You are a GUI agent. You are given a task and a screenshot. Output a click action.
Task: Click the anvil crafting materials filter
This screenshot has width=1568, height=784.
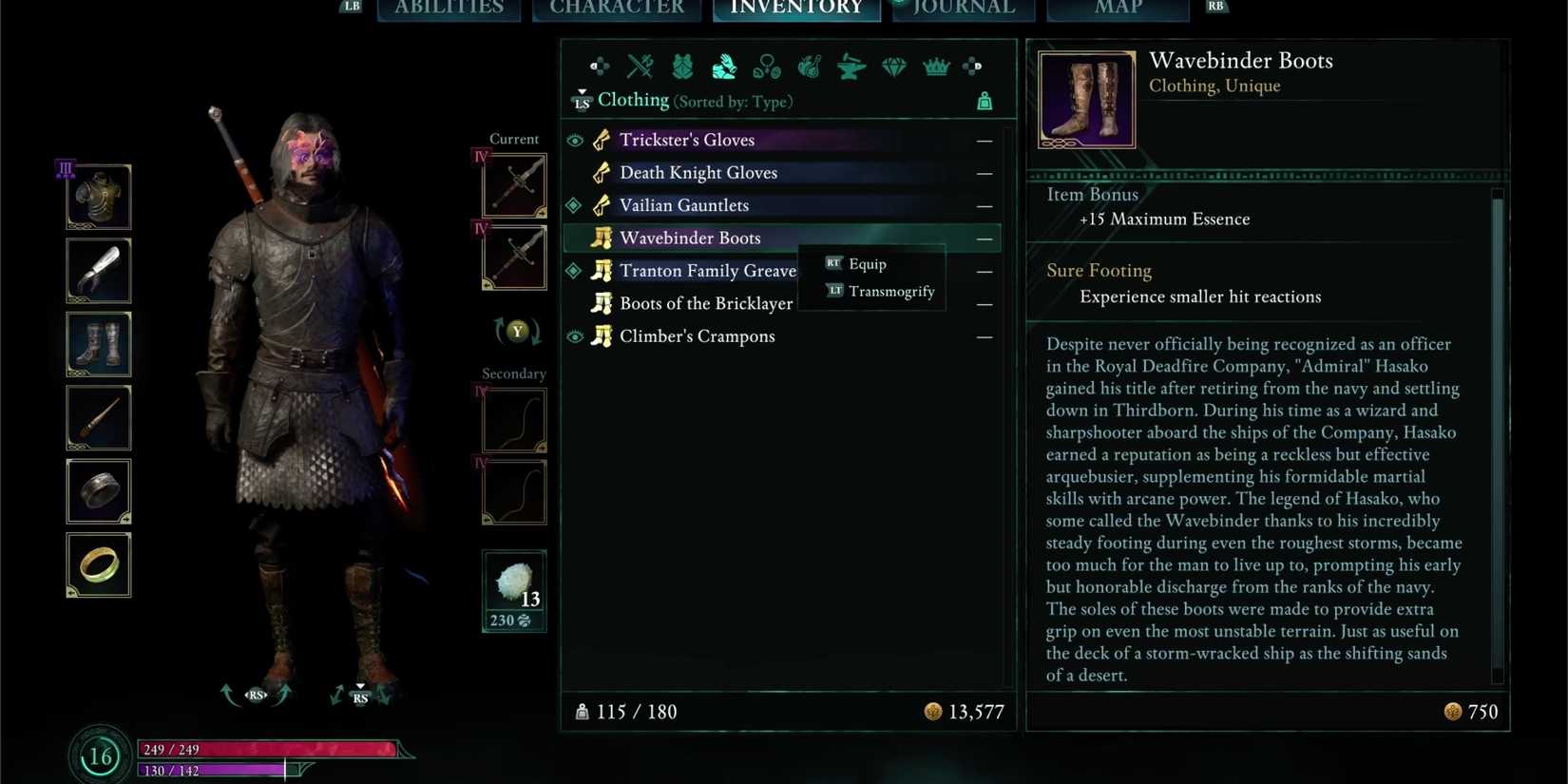850,67
